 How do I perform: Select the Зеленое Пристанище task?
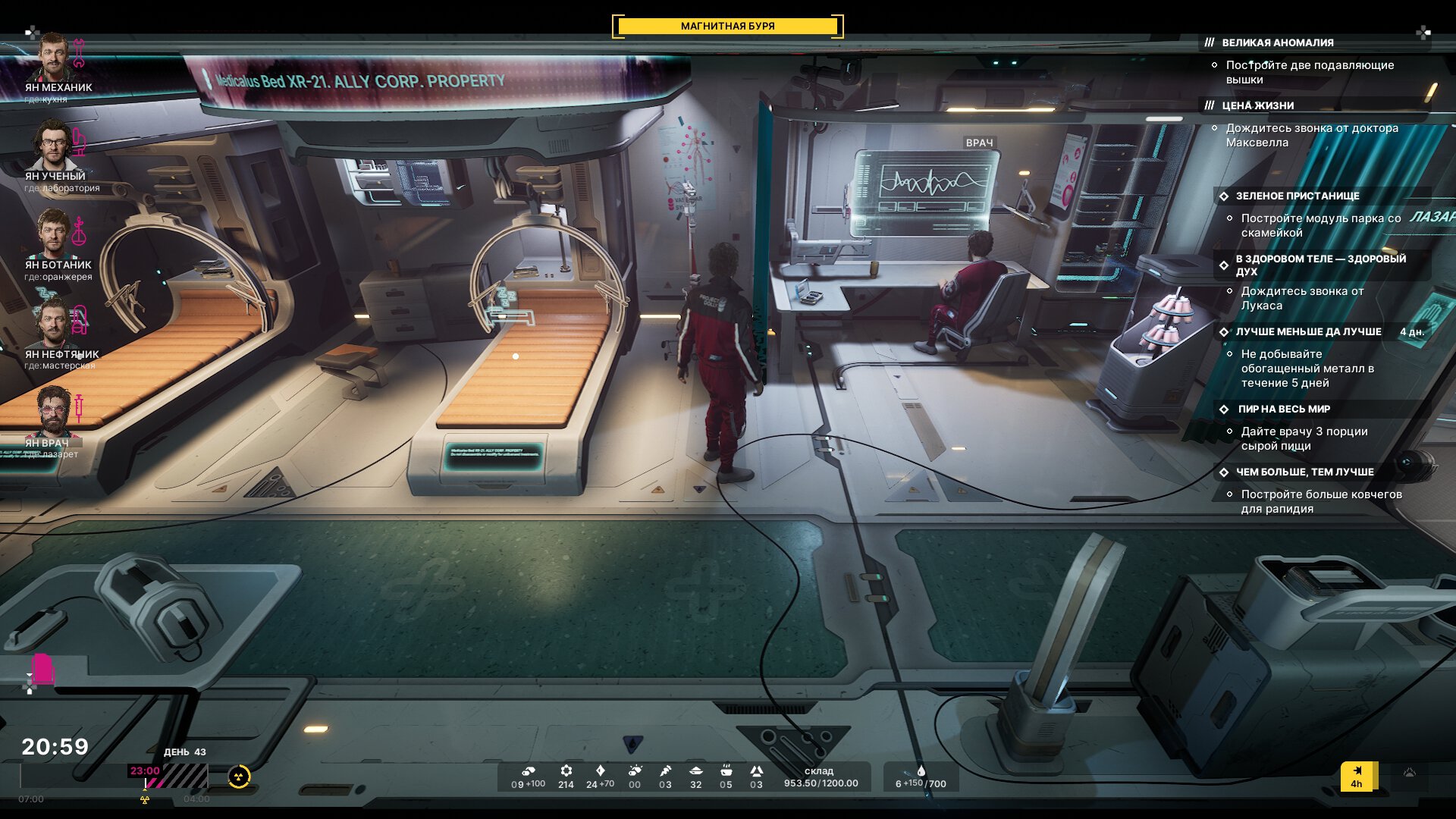pos(1297,196)
